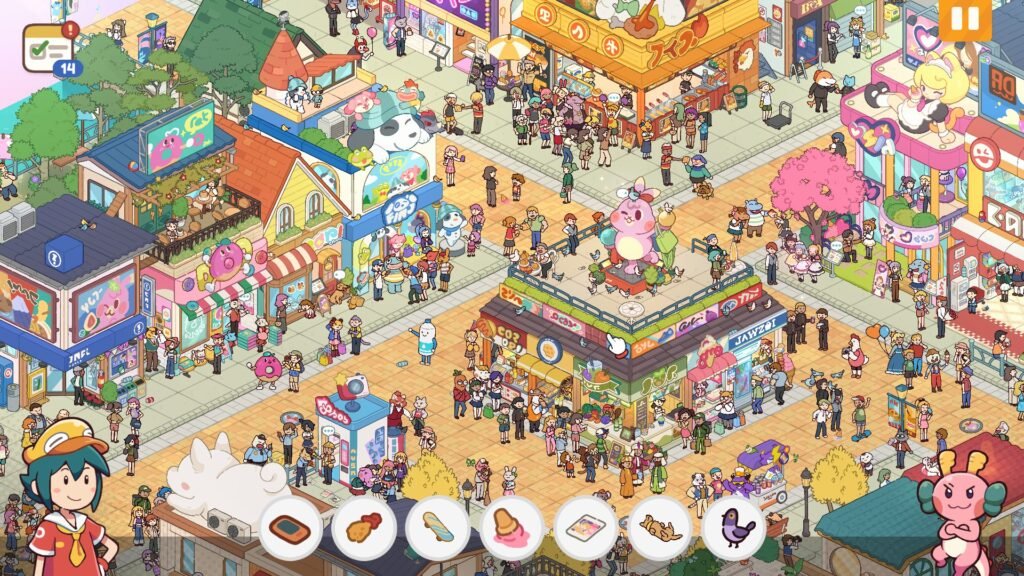This screenshot has width=1024, height=576.
Task: Select the purple pigeon target item
Action: pos(734,528)
